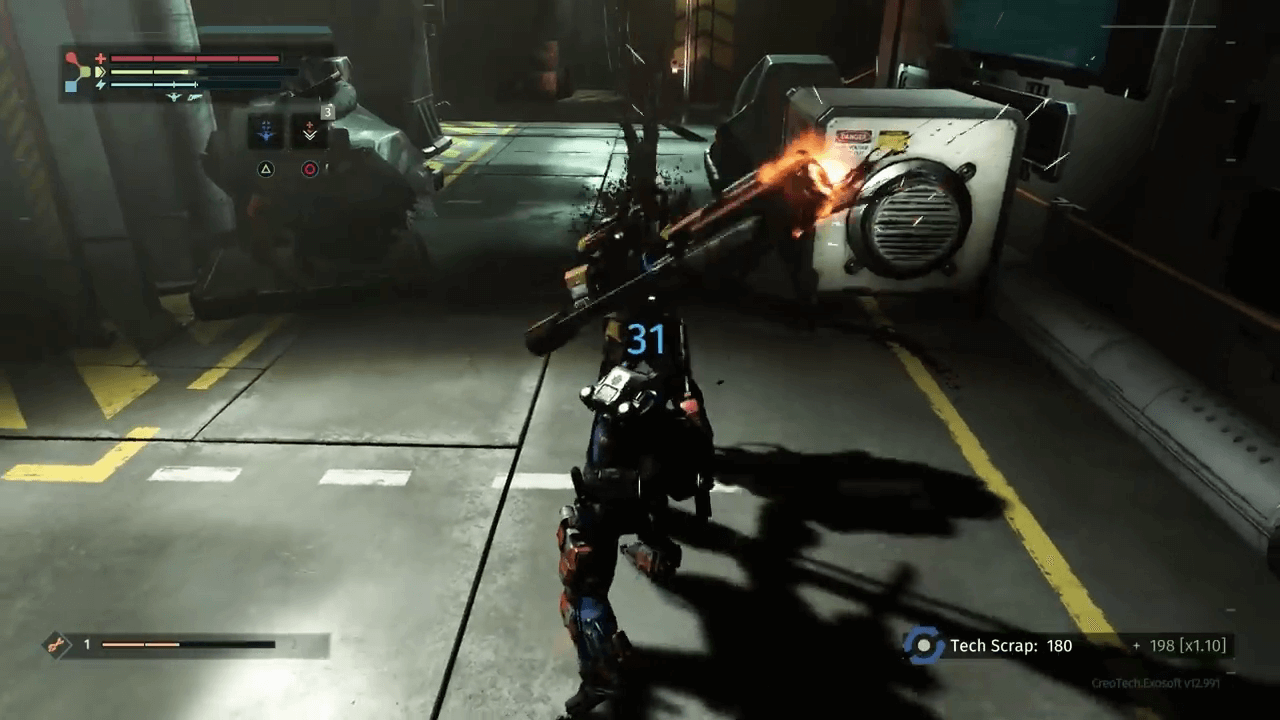The image size is (1280, 720).
Task: Click the red node on the body diagram
Action: pos(71,55)
